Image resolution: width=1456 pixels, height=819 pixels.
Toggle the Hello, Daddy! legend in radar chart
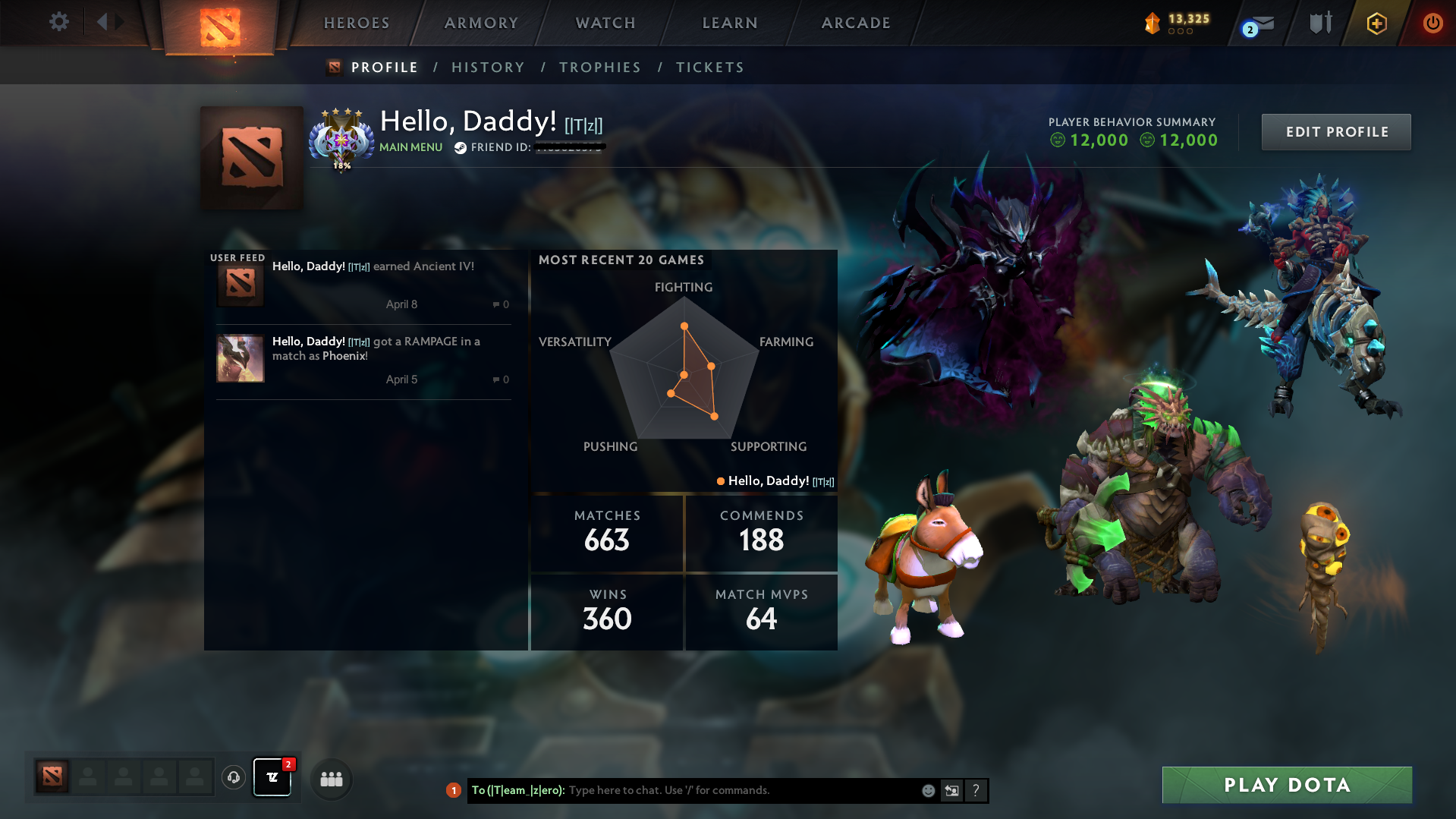(x=774, y=480)
